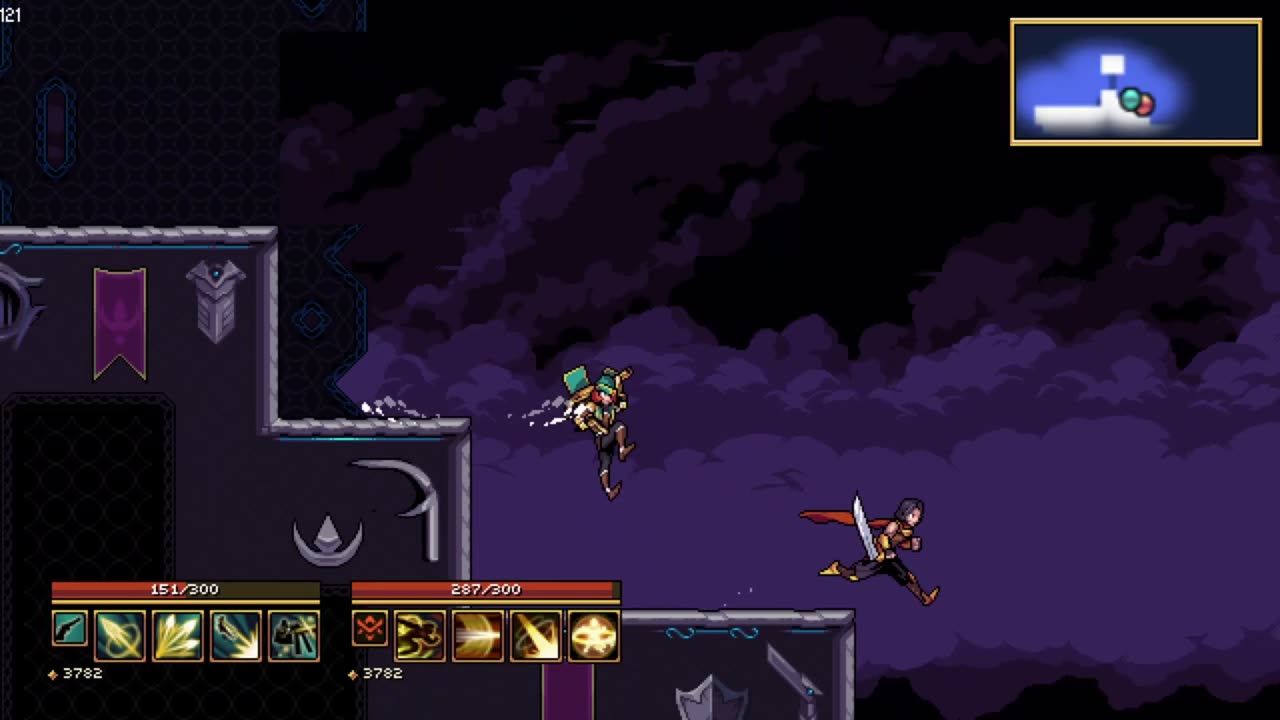Use the multi-arrow spread ability
Image resolution: width=1280 pixels, height=720 pixels.
[177, 636]
